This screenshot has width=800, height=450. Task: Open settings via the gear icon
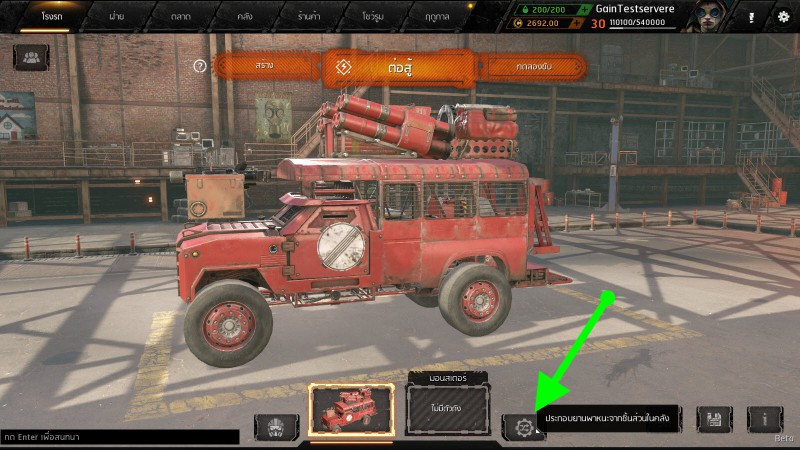783,17
